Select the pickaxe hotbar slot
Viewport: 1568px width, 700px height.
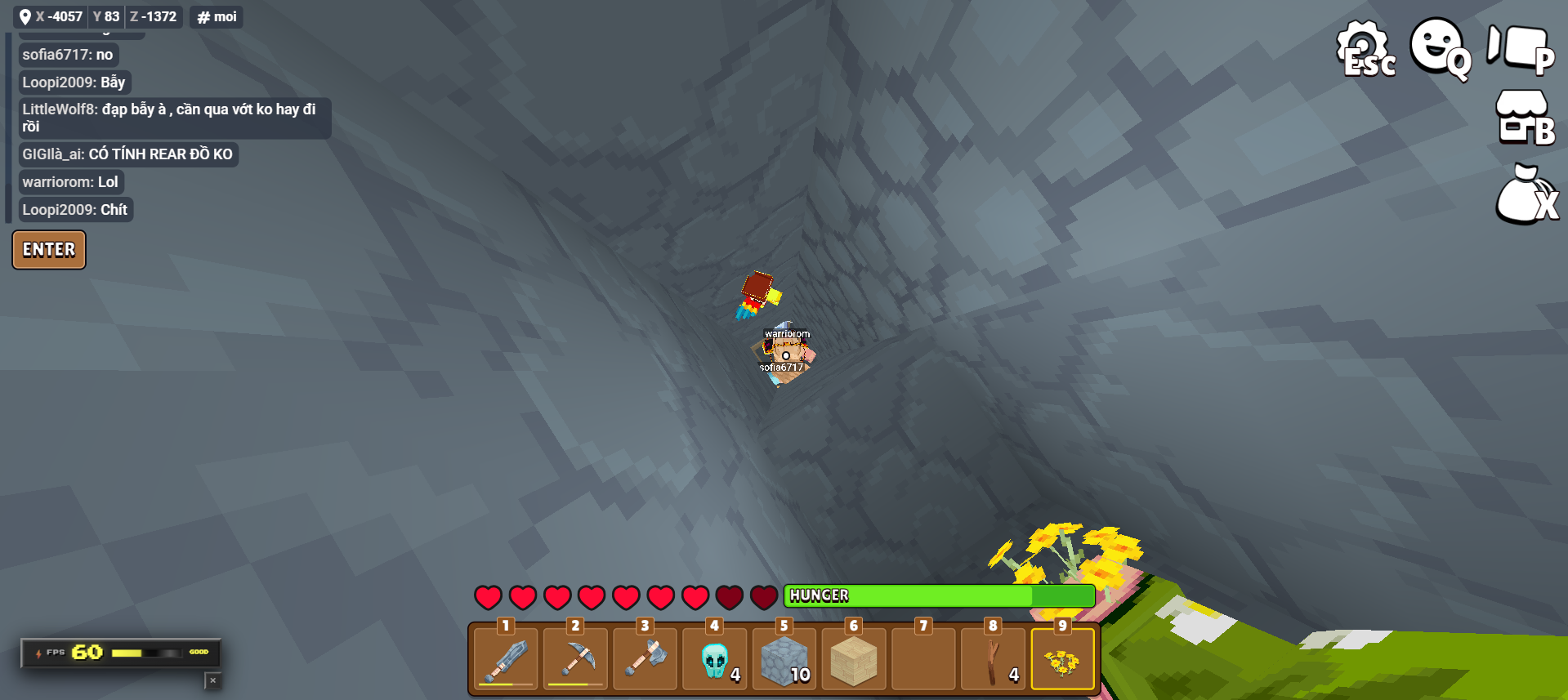(575, 658)
